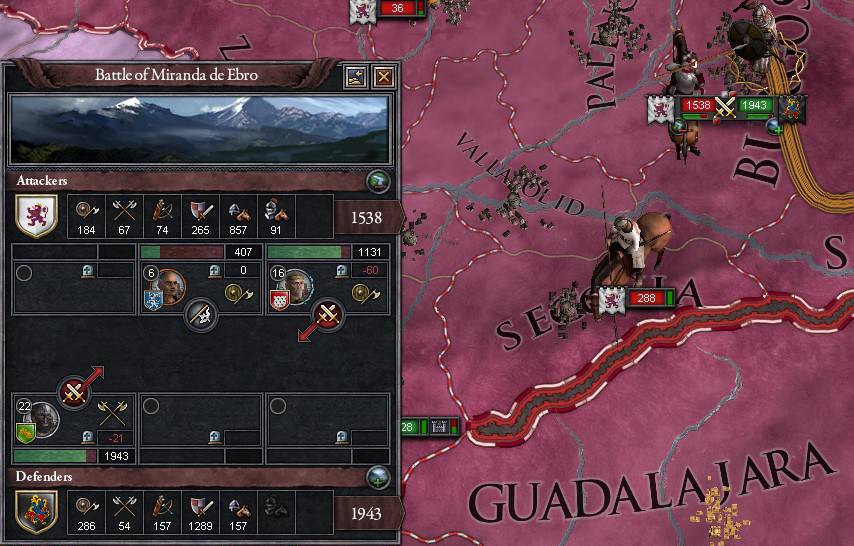The image size is (854, 546).
Task: Open the attacker center flank commander portrait
Action: (x=169, y=288)
